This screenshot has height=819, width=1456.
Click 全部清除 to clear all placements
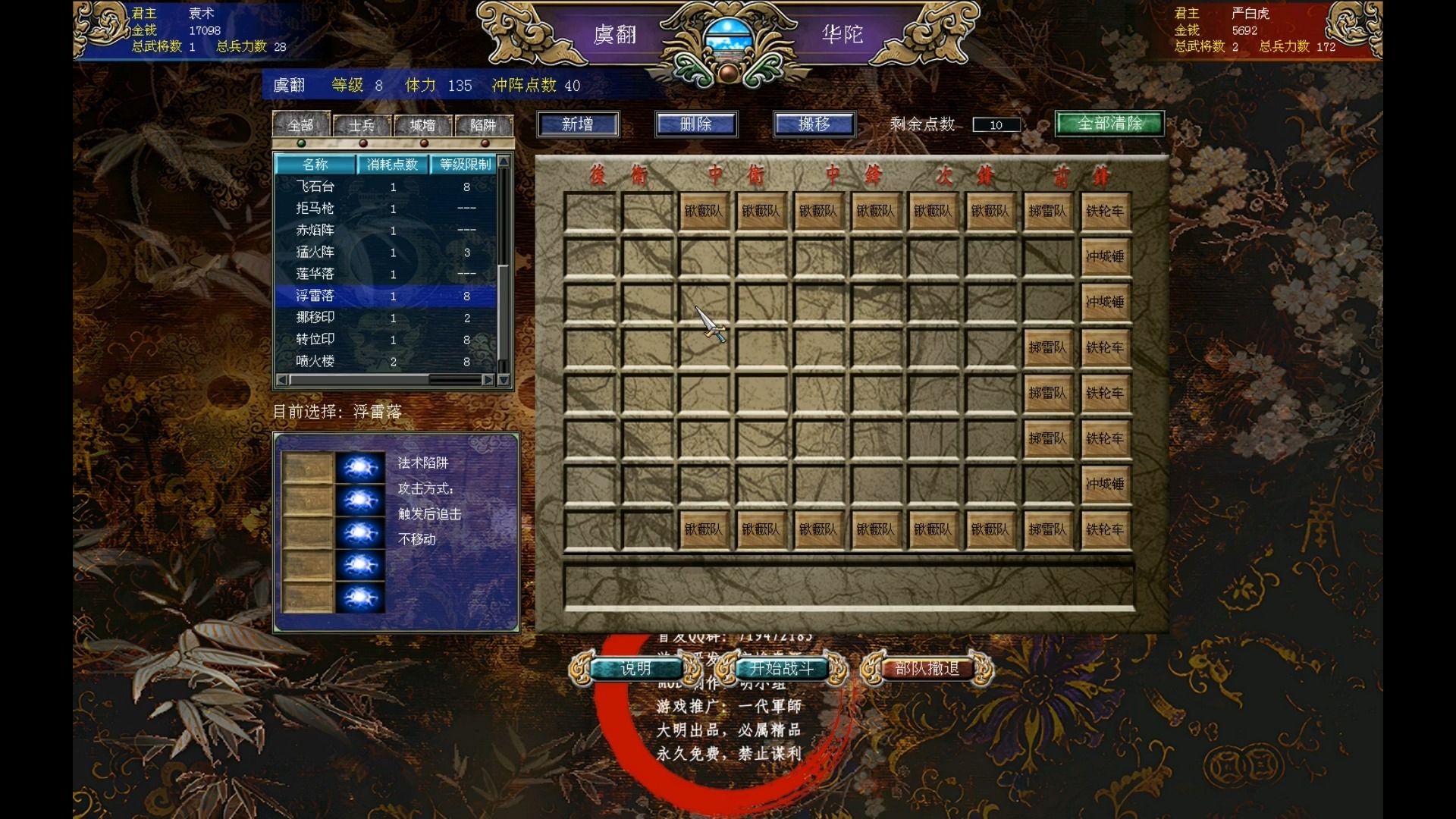tap(1109, 124)
